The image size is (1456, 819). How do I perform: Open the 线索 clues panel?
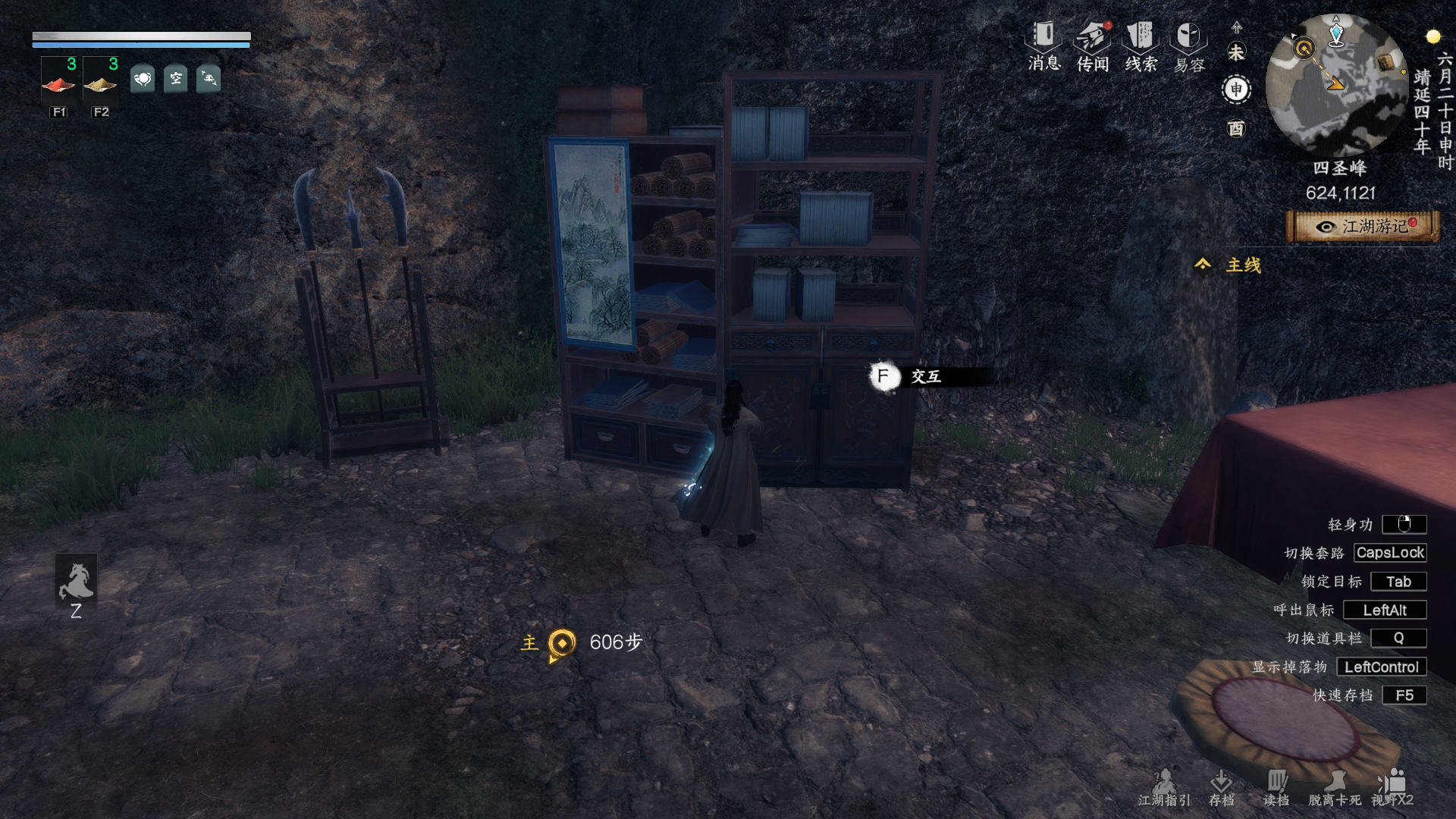point(1141,45)
